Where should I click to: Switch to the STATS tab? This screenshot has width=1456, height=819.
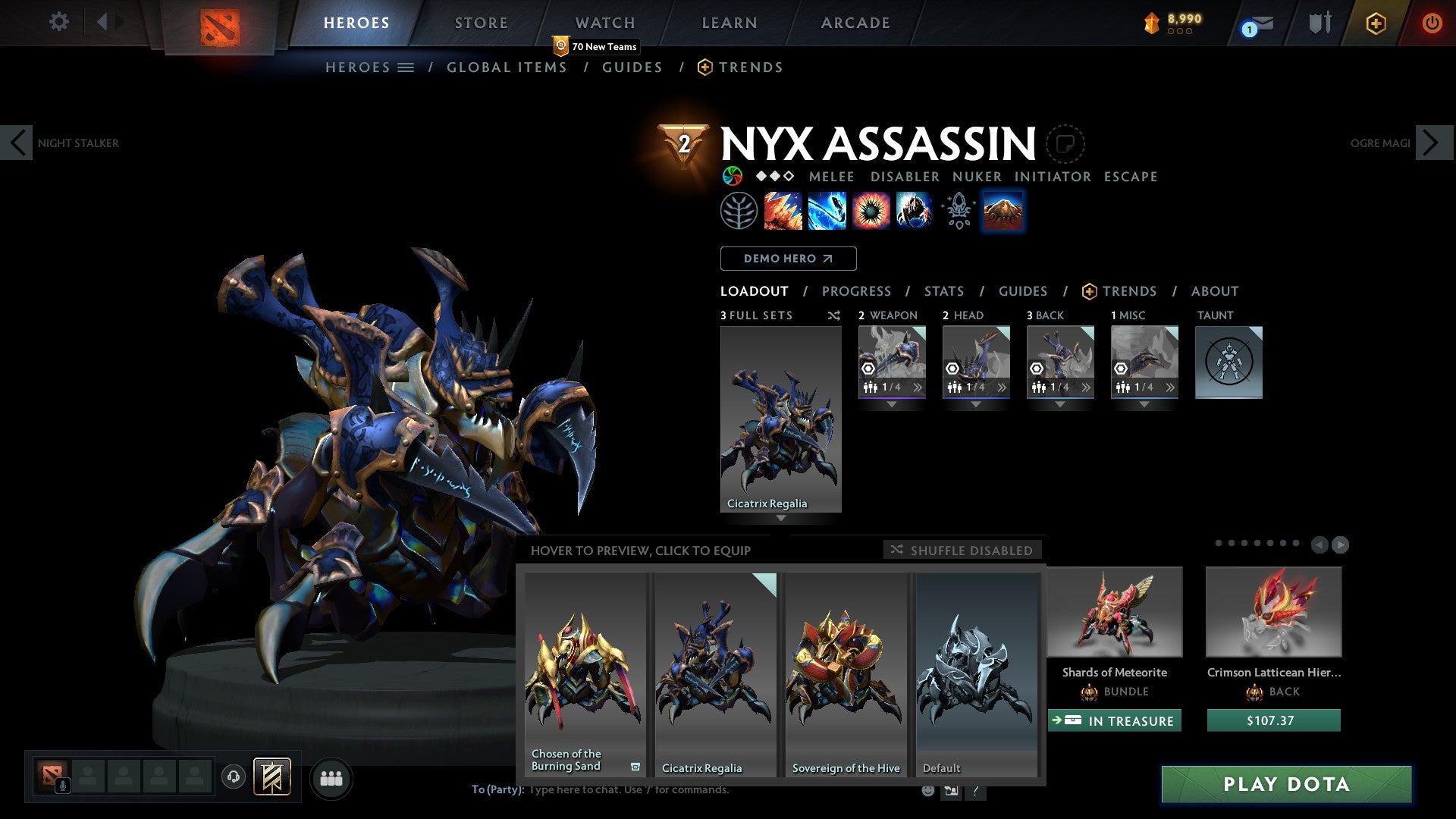coord(943,290)
